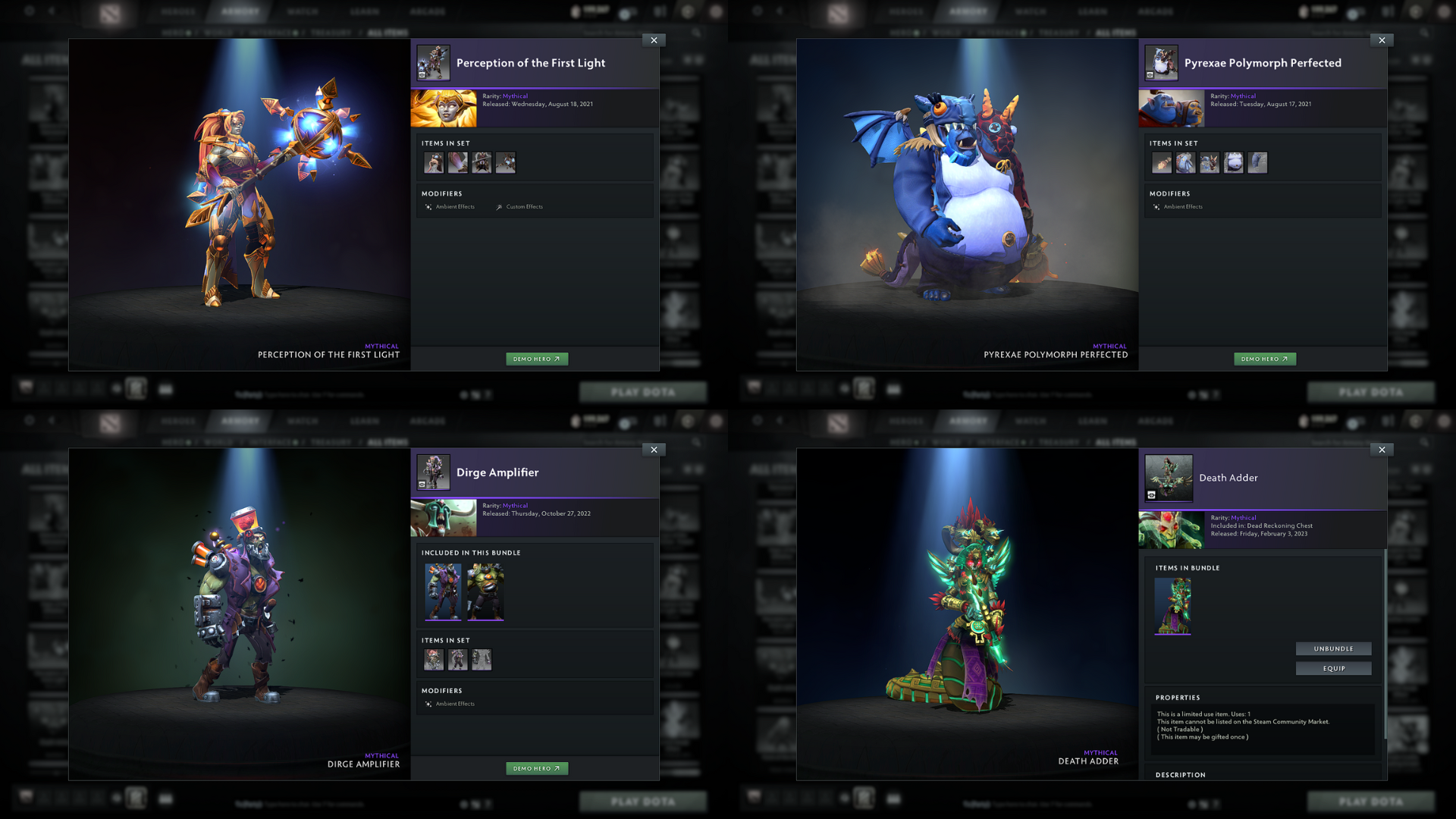Viewport: 1456px width, 819px height.
Task: Select the Custom Effects modifier icon
Action: point(499,206)
